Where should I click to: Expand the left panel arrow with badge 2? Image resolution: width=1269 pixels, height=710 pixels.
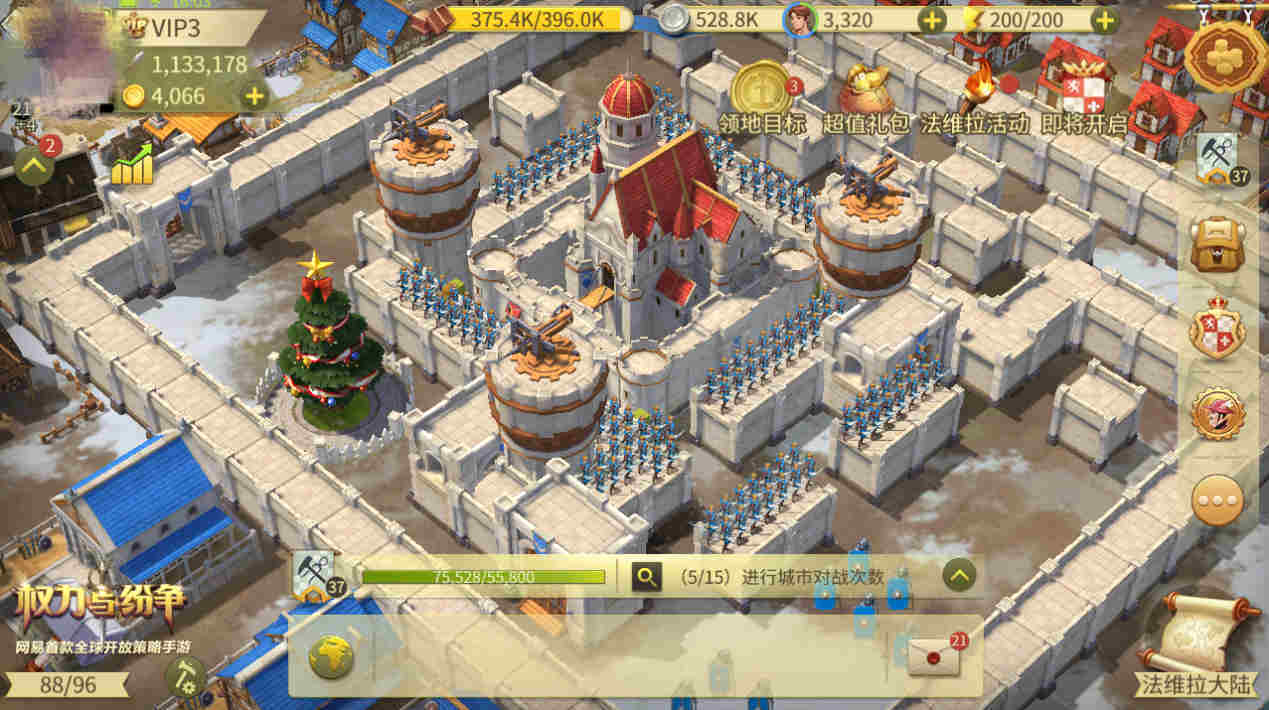coord(34,165)
